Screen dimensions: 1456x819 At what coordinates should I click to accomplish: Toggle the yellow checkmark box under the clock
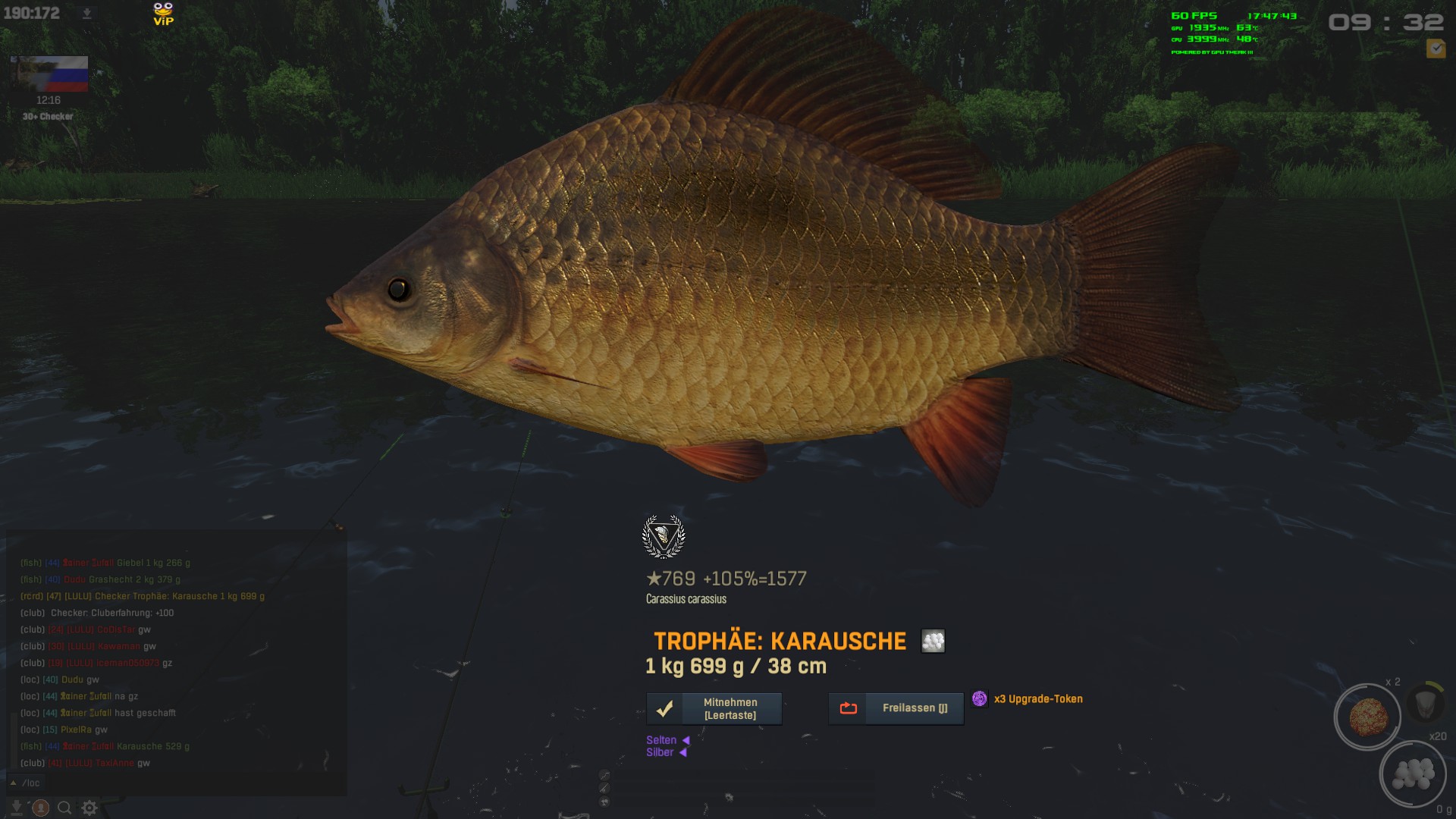tap(1435, 49)
